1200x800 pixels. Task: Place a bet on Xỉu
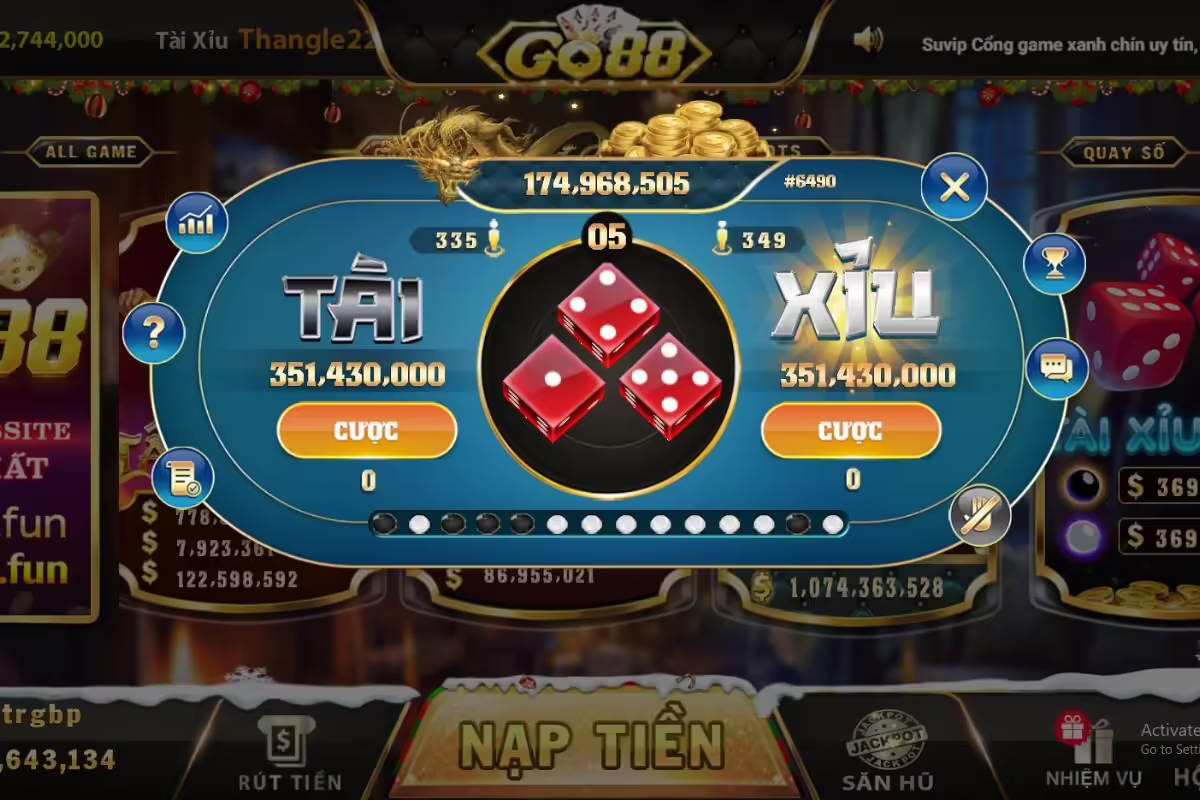click(x=851, y=431)
